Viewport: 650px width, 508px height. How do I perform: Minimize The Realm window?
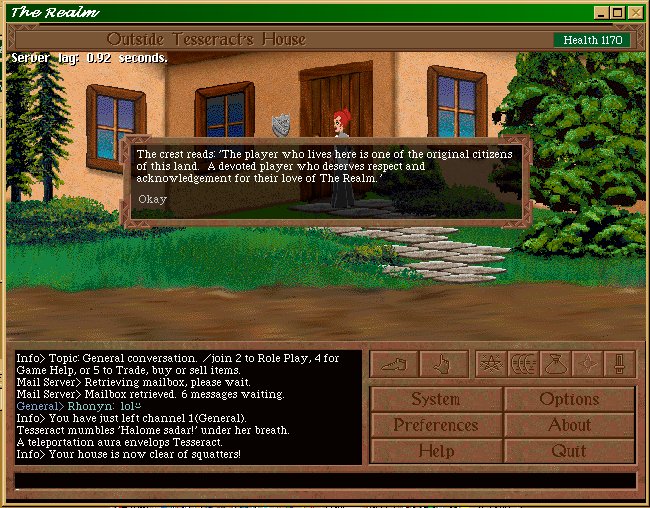[601, 12]
